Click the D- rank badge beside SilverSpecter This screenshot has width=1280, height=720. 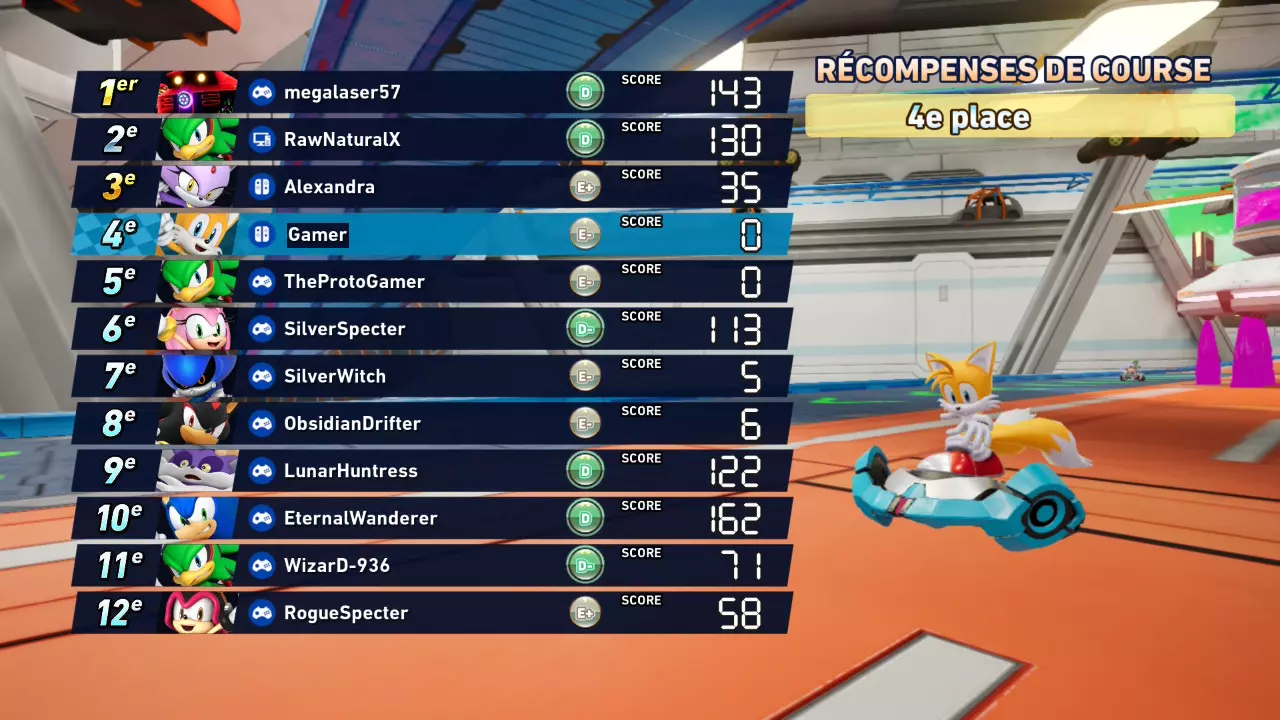585,328
